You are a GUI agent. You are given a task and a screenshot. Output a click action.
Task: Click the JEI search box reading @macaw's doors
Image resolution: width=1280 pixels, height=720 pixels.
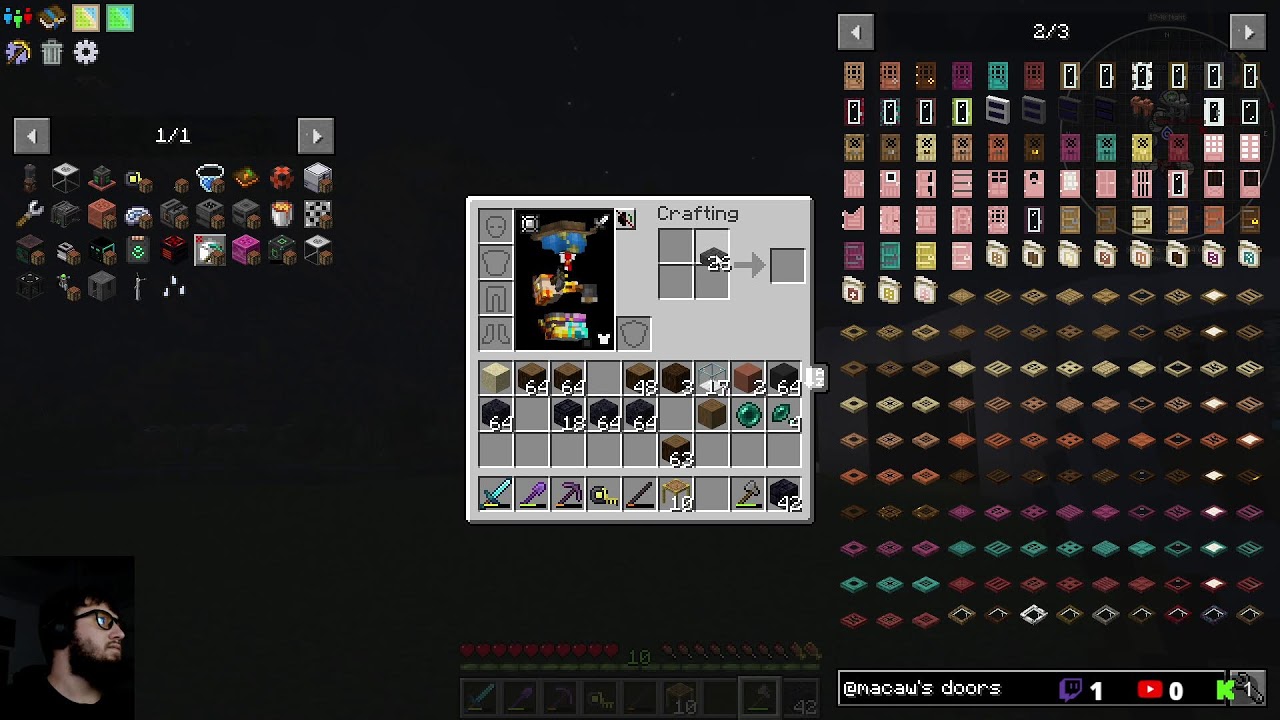945,688
